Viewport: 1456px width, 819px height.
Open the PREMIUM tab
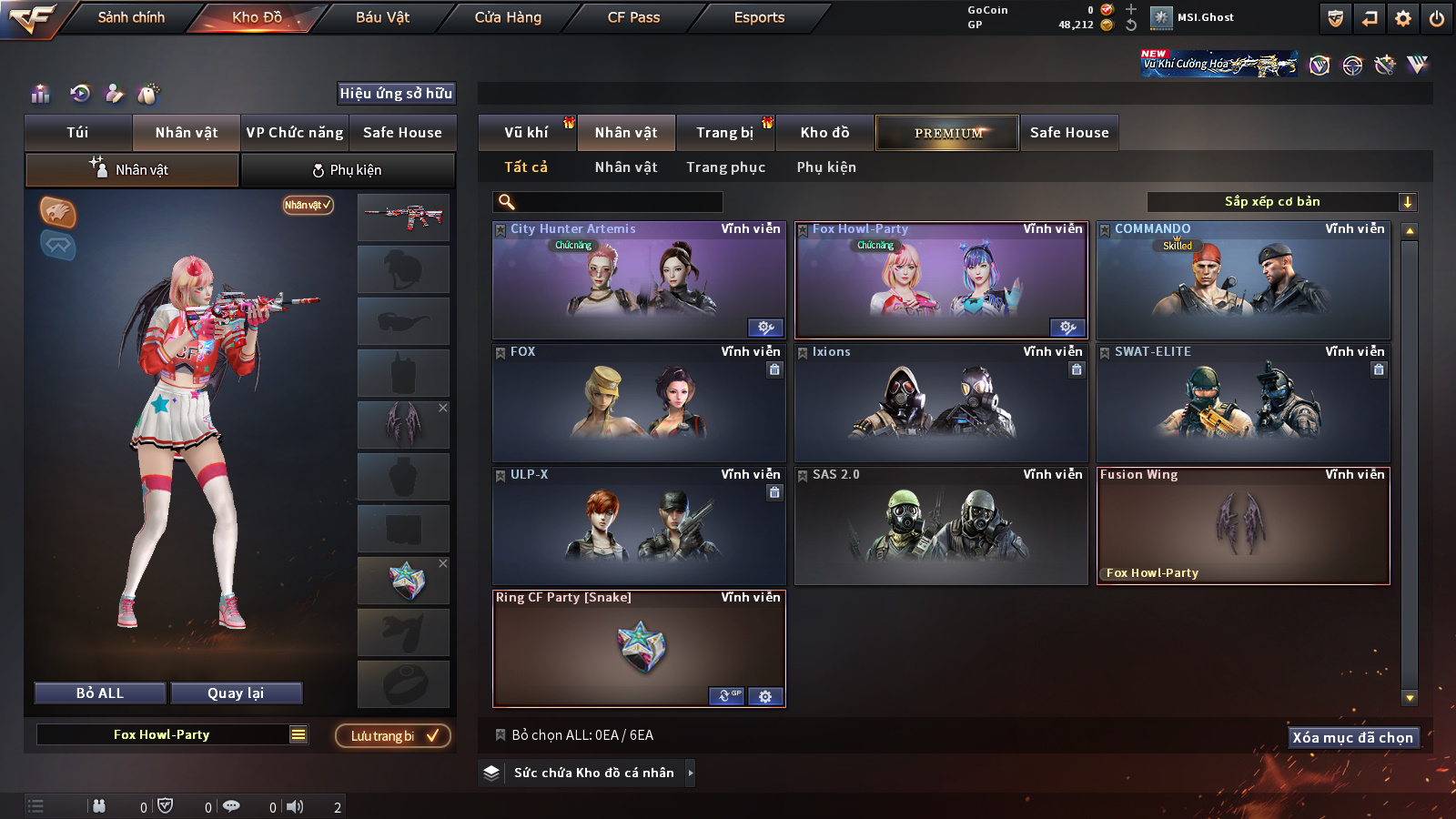[947, 133]
